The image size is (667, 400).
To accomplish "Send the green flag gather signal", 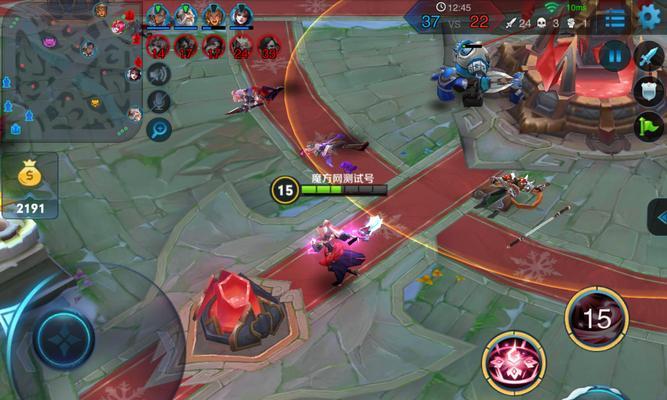I will pos(649,127).
